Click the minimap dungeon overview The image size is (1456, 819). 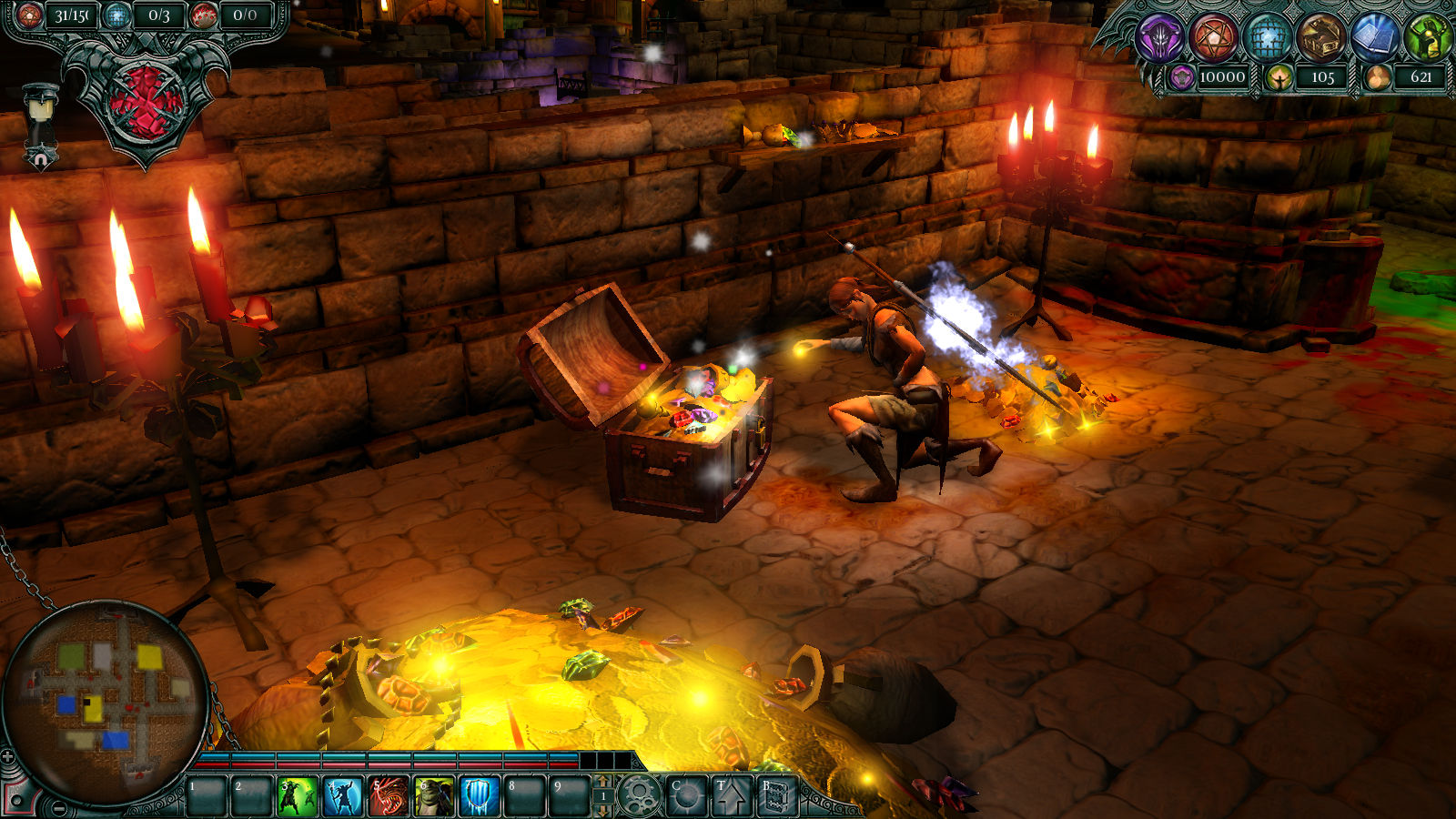[x=107, y=701]
